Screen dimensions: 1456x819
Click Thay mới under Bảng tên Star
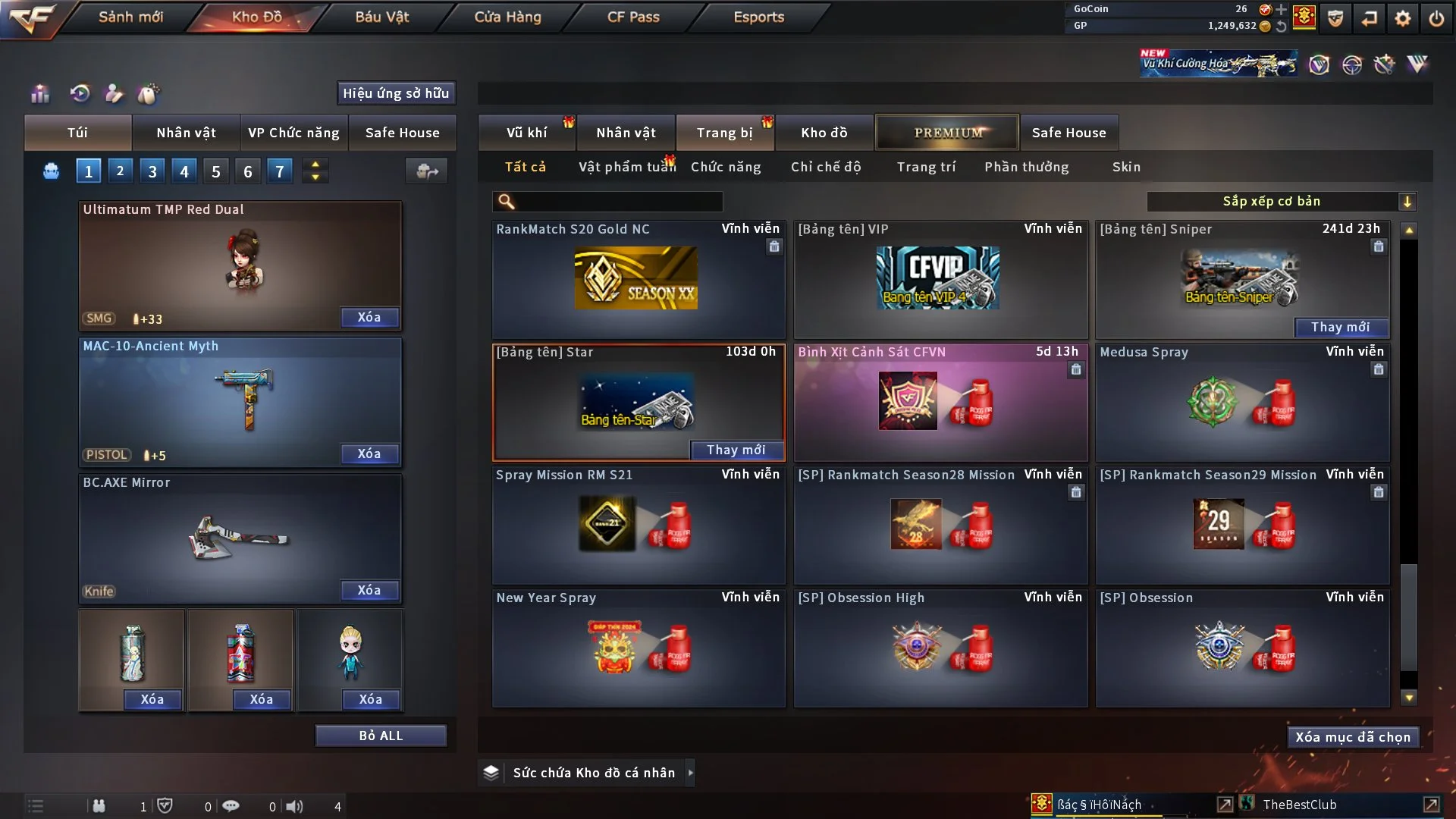pyautogui.click(x=736, y=450)
